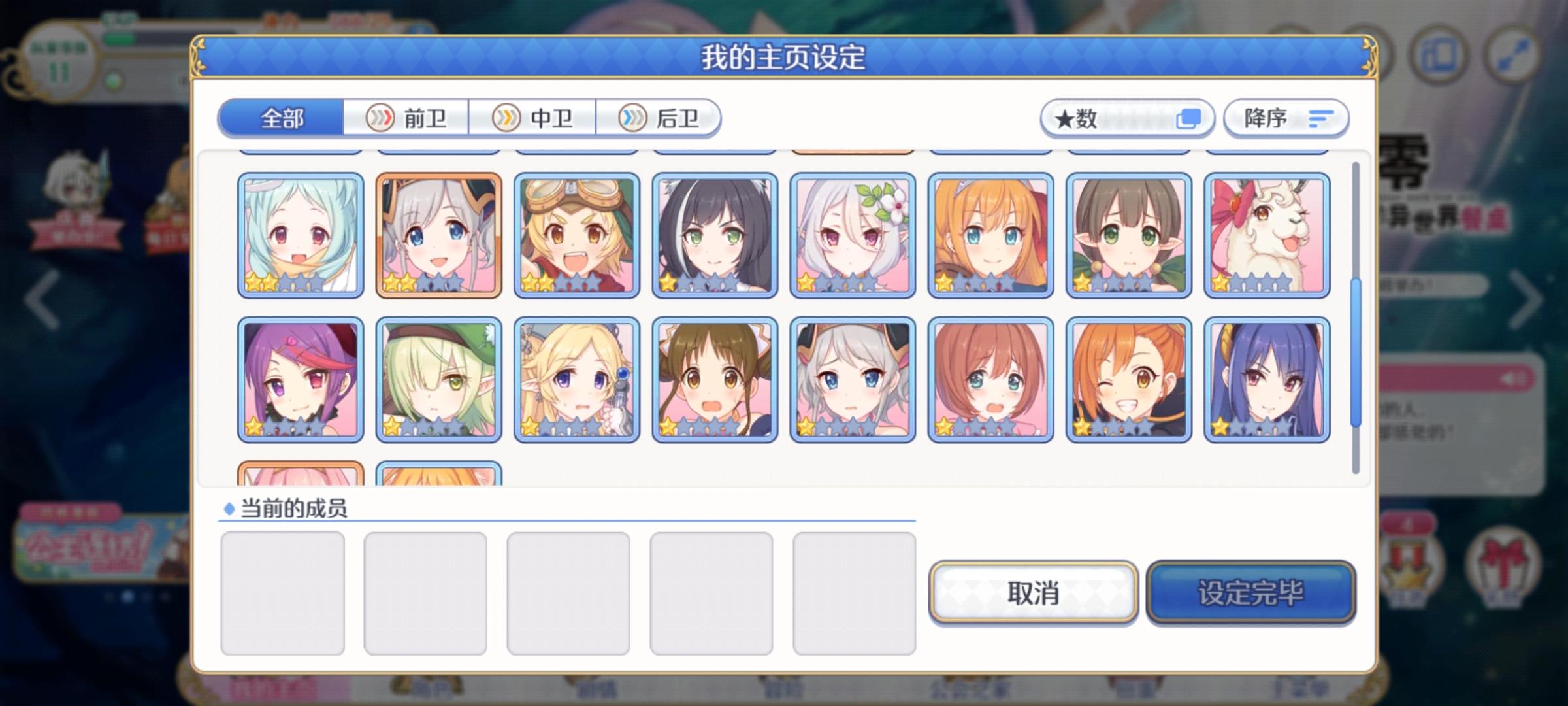The width and height of the screenshot is (1568, 706).
Task: Click the sort order icon beside 降序
Action: click(1320, 118)
